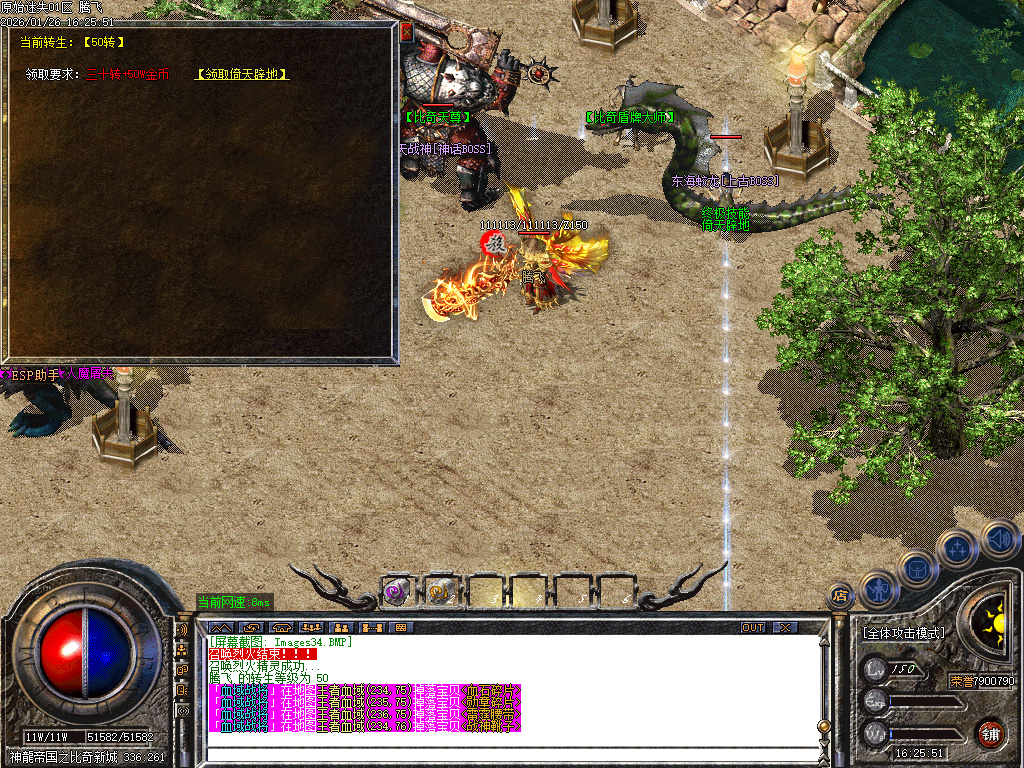
Task: Close the reincarnation dialog with the red X
Action: pos(406,31)
